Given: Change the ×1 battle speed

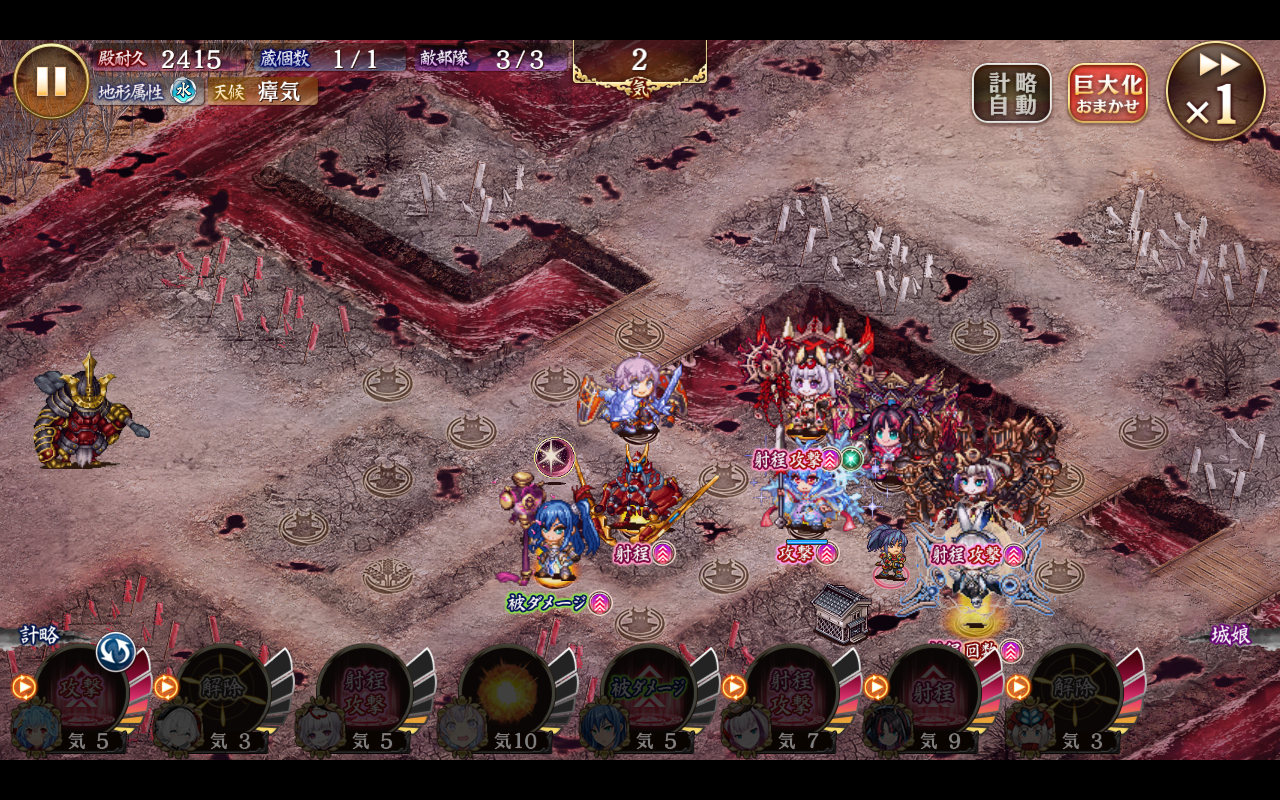Looking at the screenshot, I should point(1215,91).
